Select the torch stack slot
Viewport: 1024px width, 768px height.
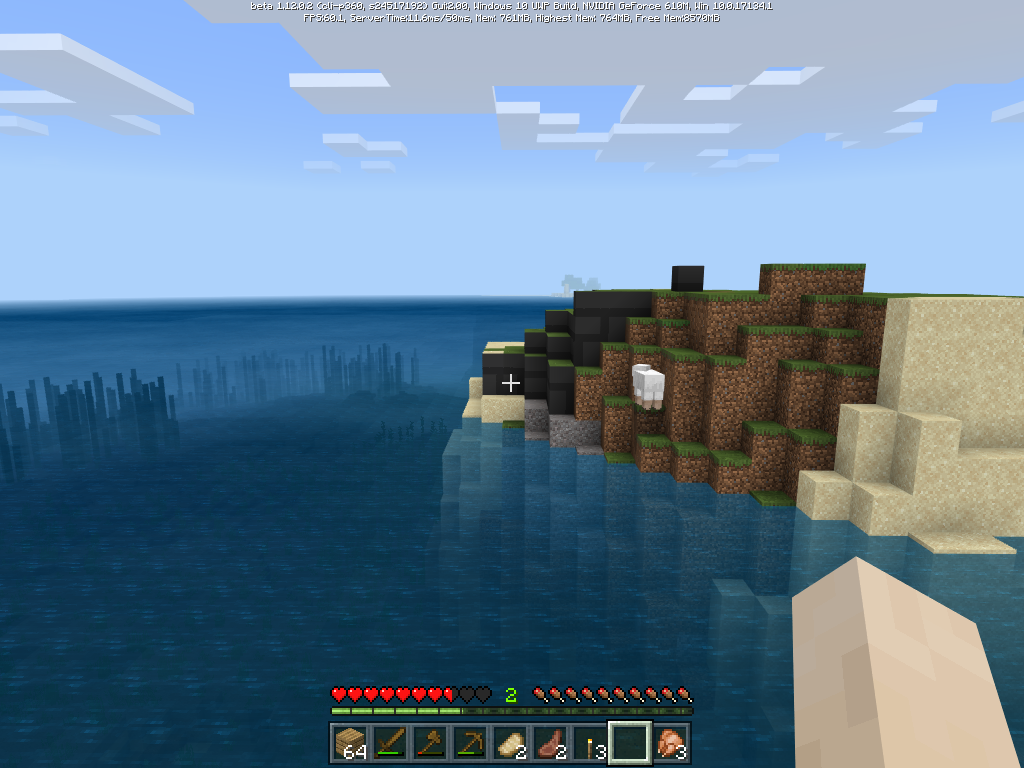pyautogui.click(x=590, y=743)
